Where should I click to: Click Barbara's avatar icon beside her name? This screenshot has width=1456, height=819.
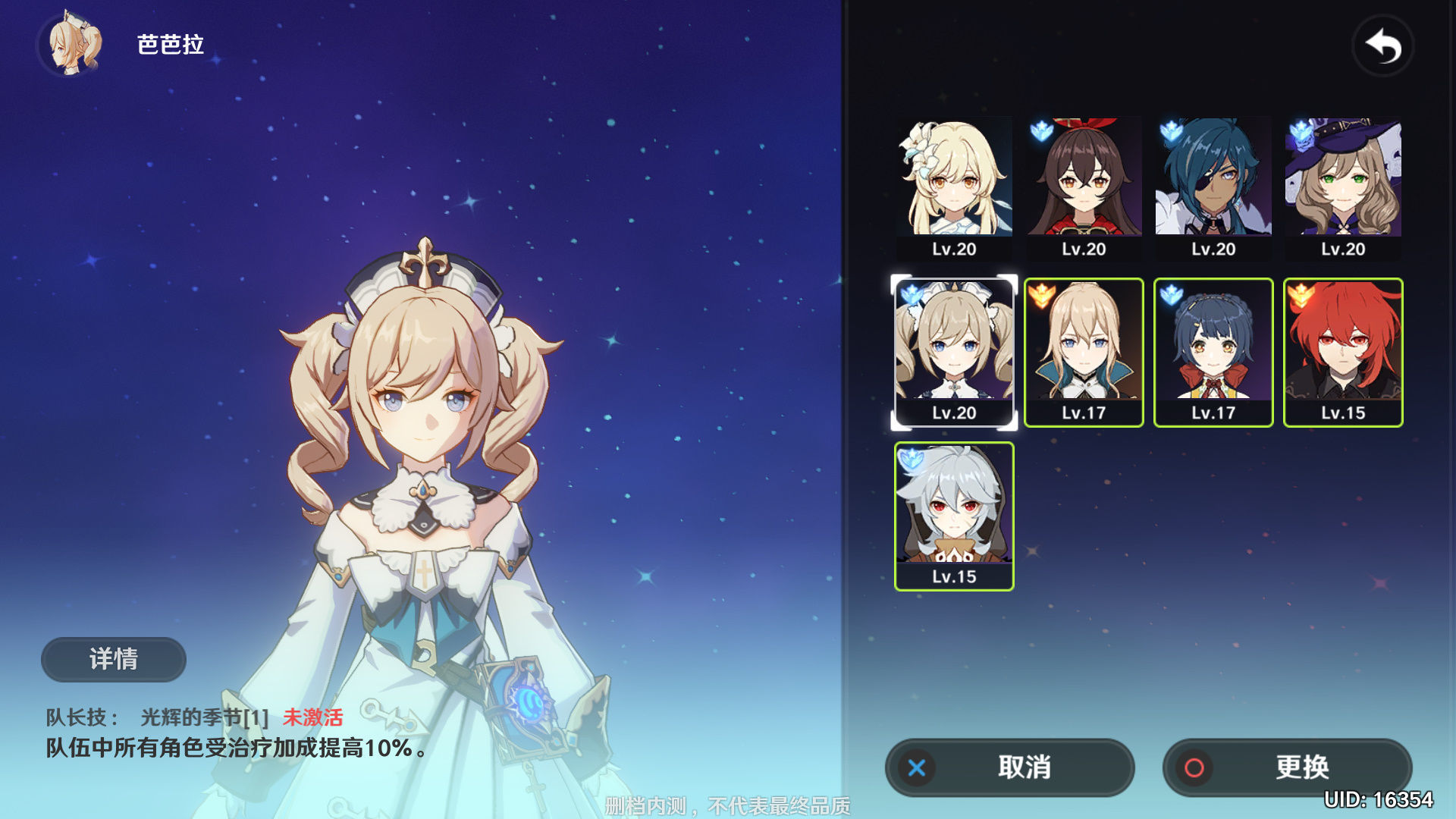click(x=73, y=45)
